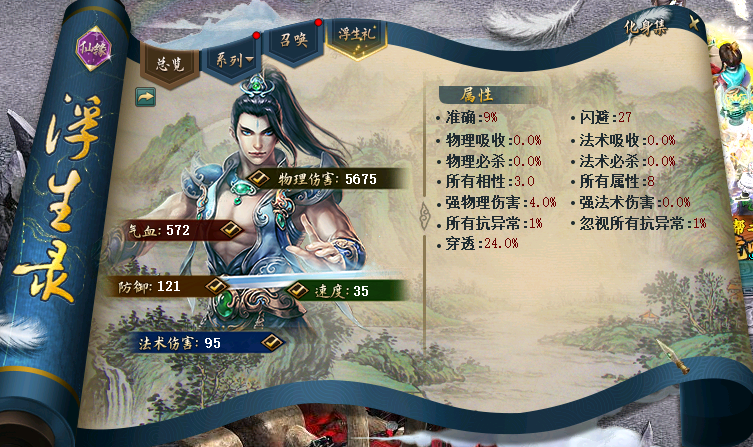Switch to the 总览 overview tab
This screenshot has width=753, height=447.
(x=169, y=61)
